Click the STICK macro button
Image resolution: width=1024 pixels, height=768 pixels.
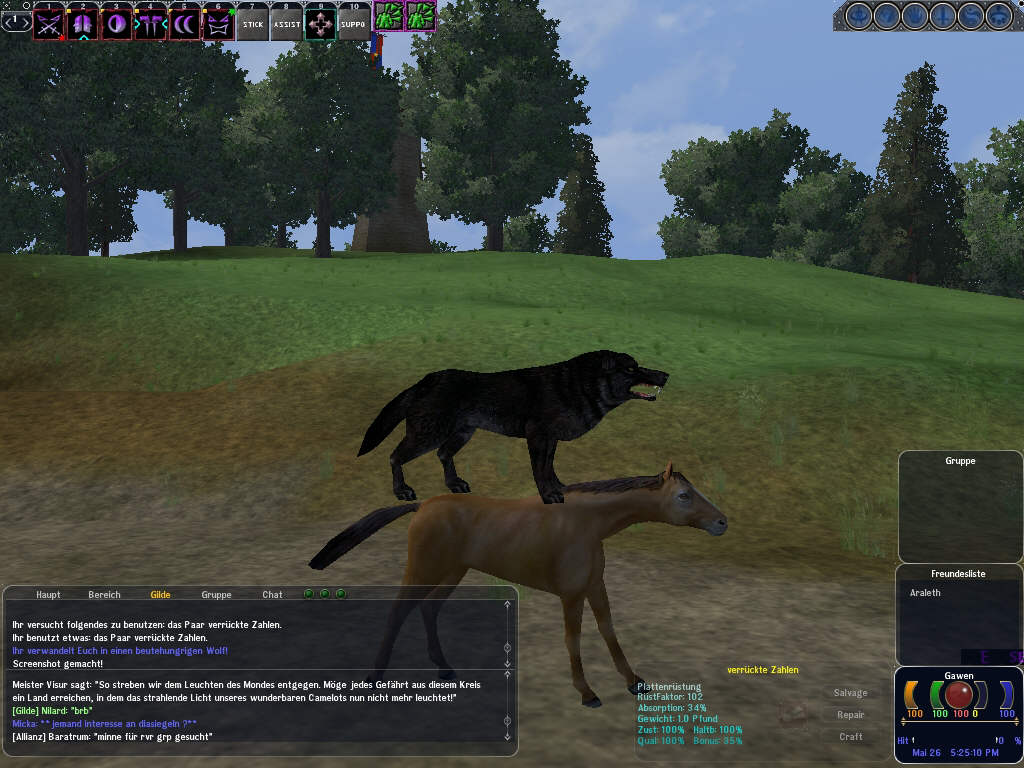tap(253, 24)
